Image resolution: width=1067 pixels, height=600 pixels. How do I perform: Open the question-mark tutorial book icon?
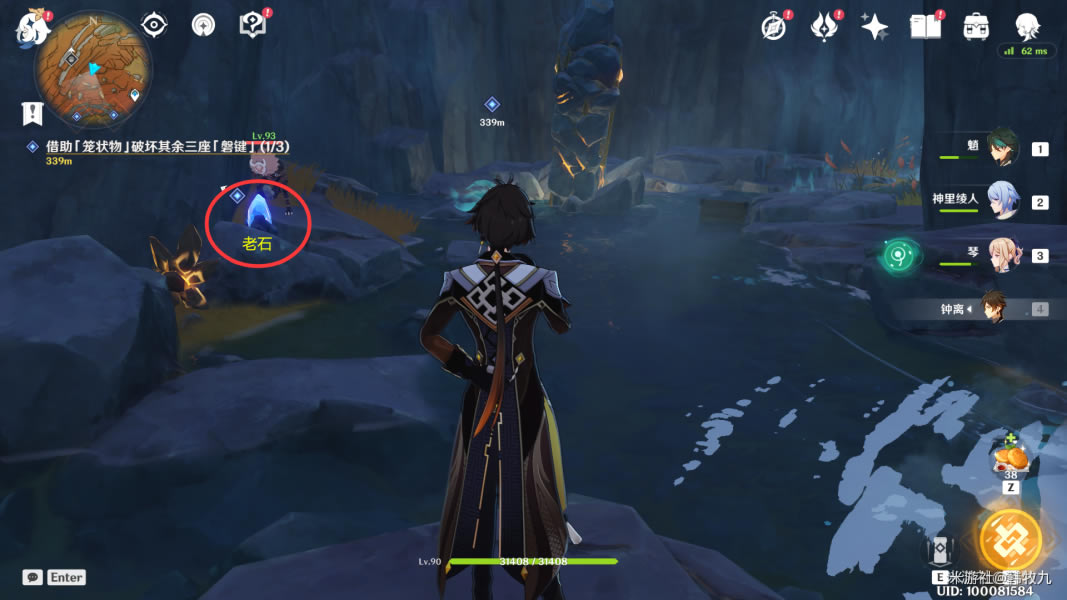tap(253, 25)
